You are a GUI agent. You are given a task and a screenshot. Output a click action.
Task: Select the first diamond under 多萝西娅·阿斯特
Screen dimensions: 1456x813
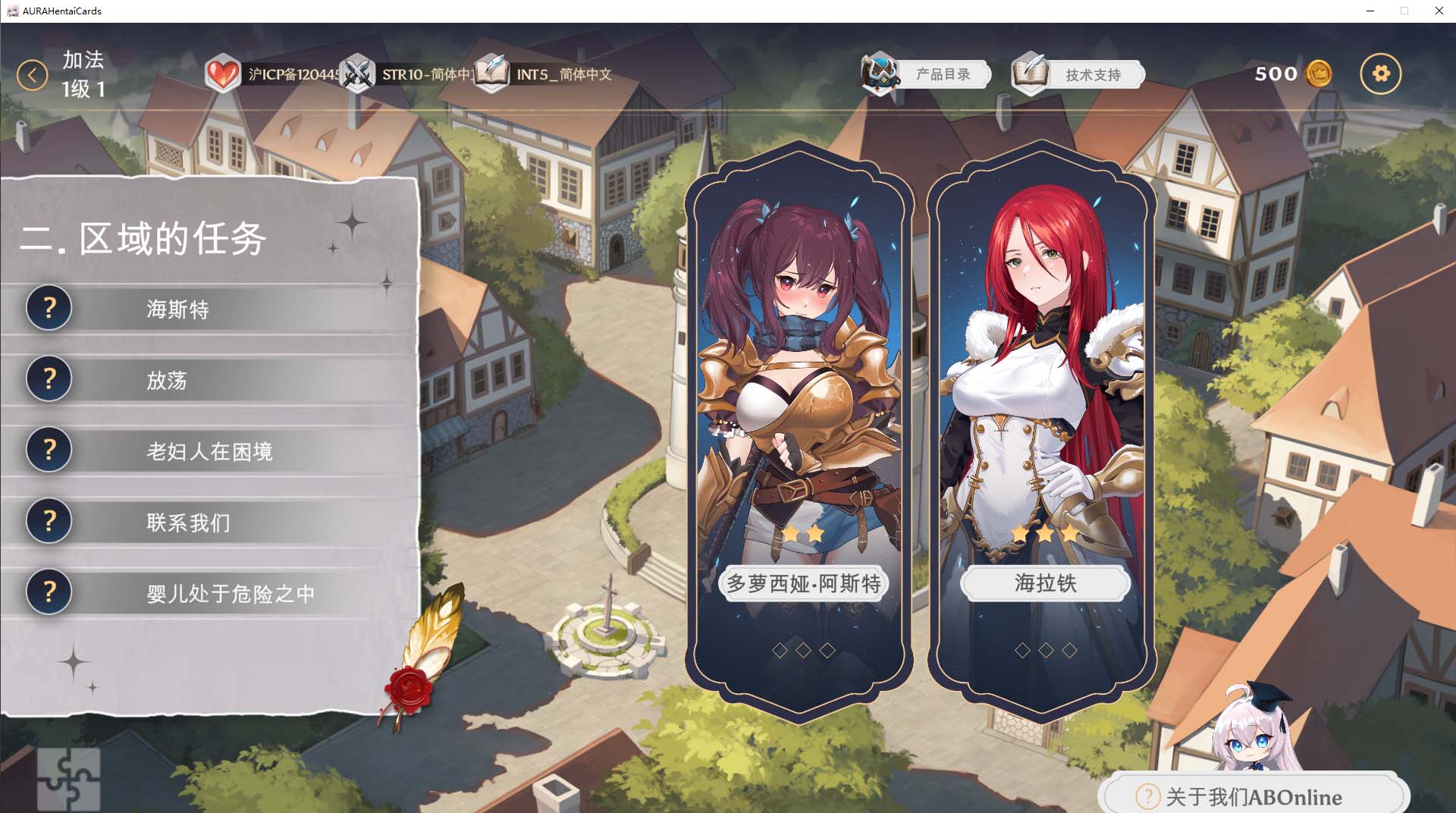click(779, 650)
